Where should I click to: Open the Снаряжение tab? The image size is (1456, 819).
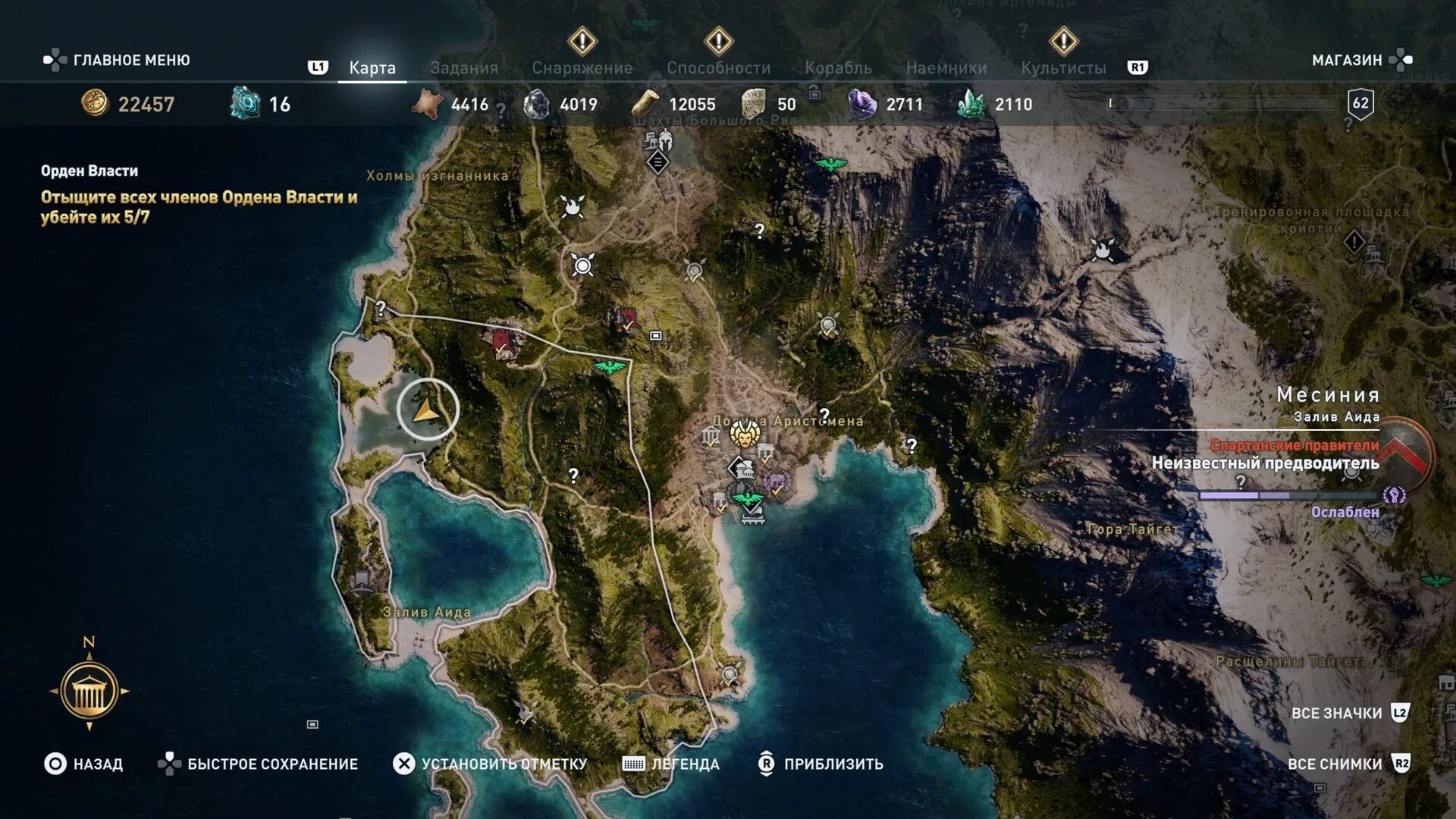582,67
